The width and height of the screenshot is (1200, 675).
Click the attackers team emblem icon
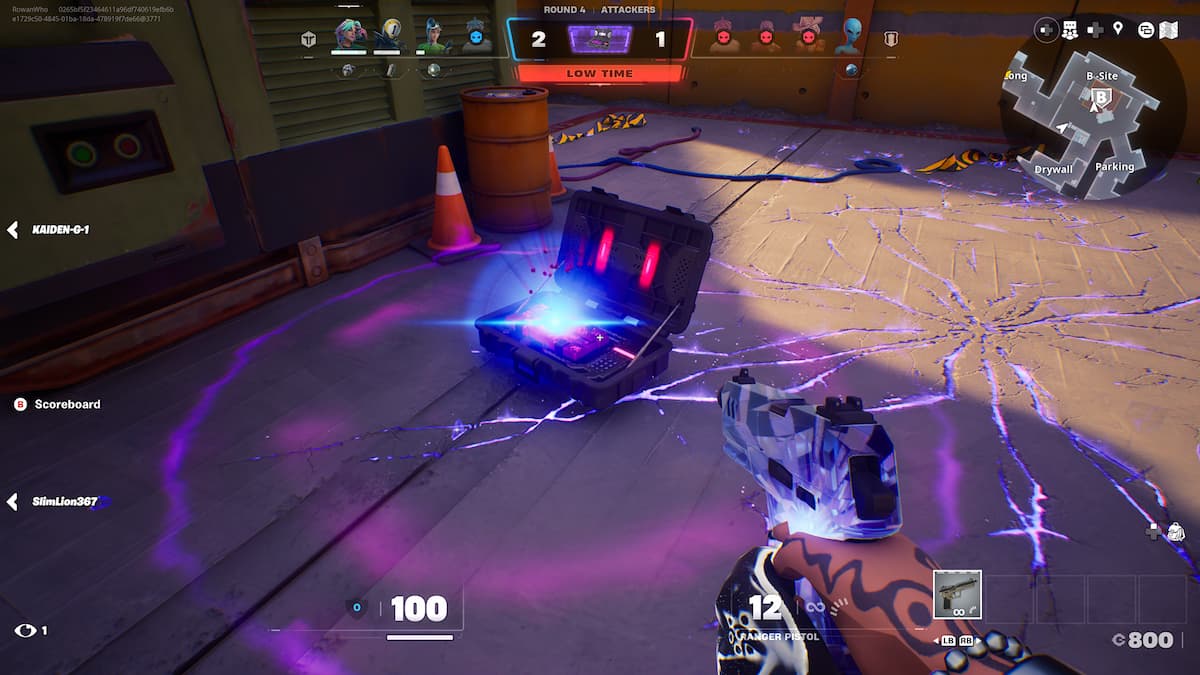(x=309, y=39)
